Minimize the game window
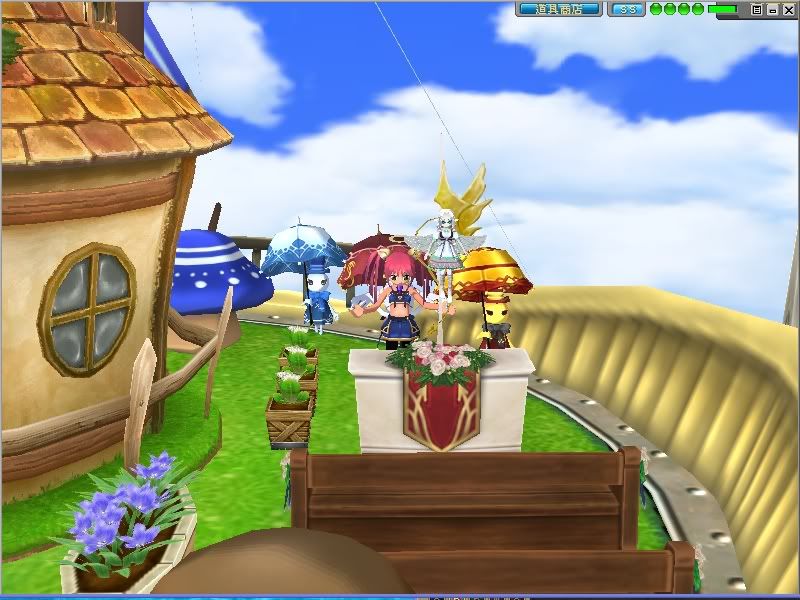The height and width of the screenshot is (600, 800). click(772, 9)
